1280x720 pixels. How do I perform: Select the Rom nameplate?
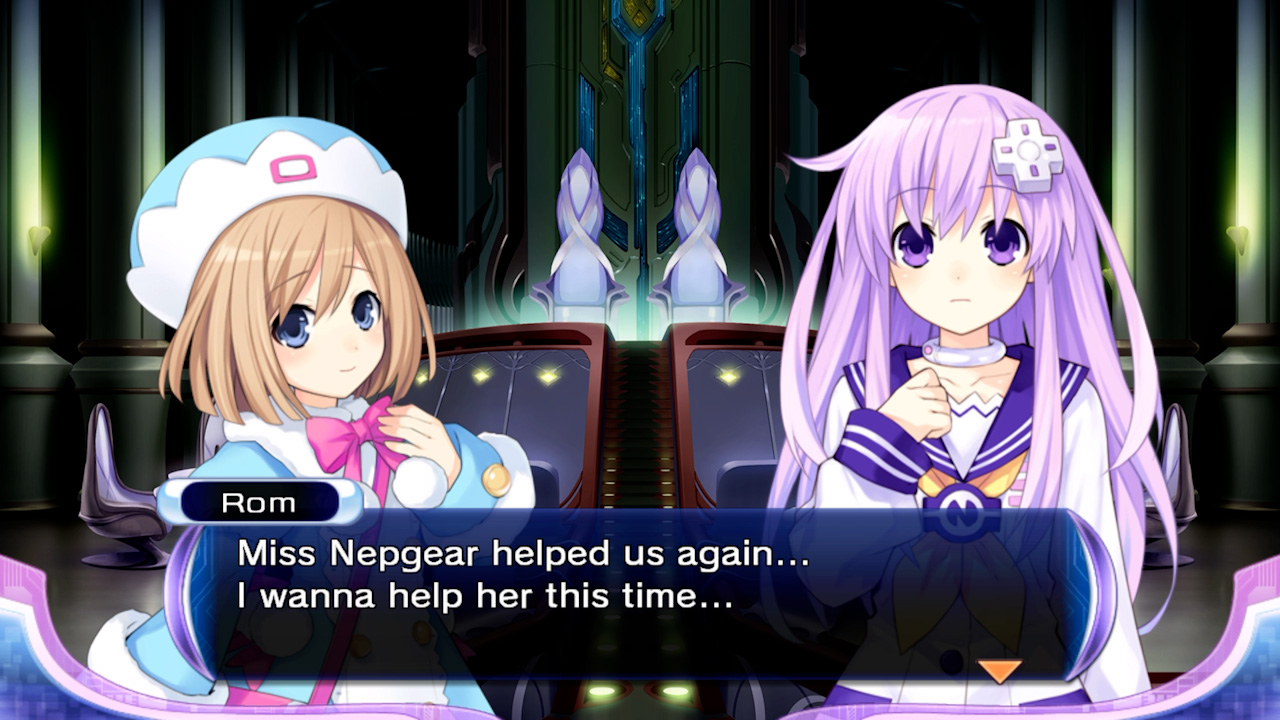pos(262,502)
